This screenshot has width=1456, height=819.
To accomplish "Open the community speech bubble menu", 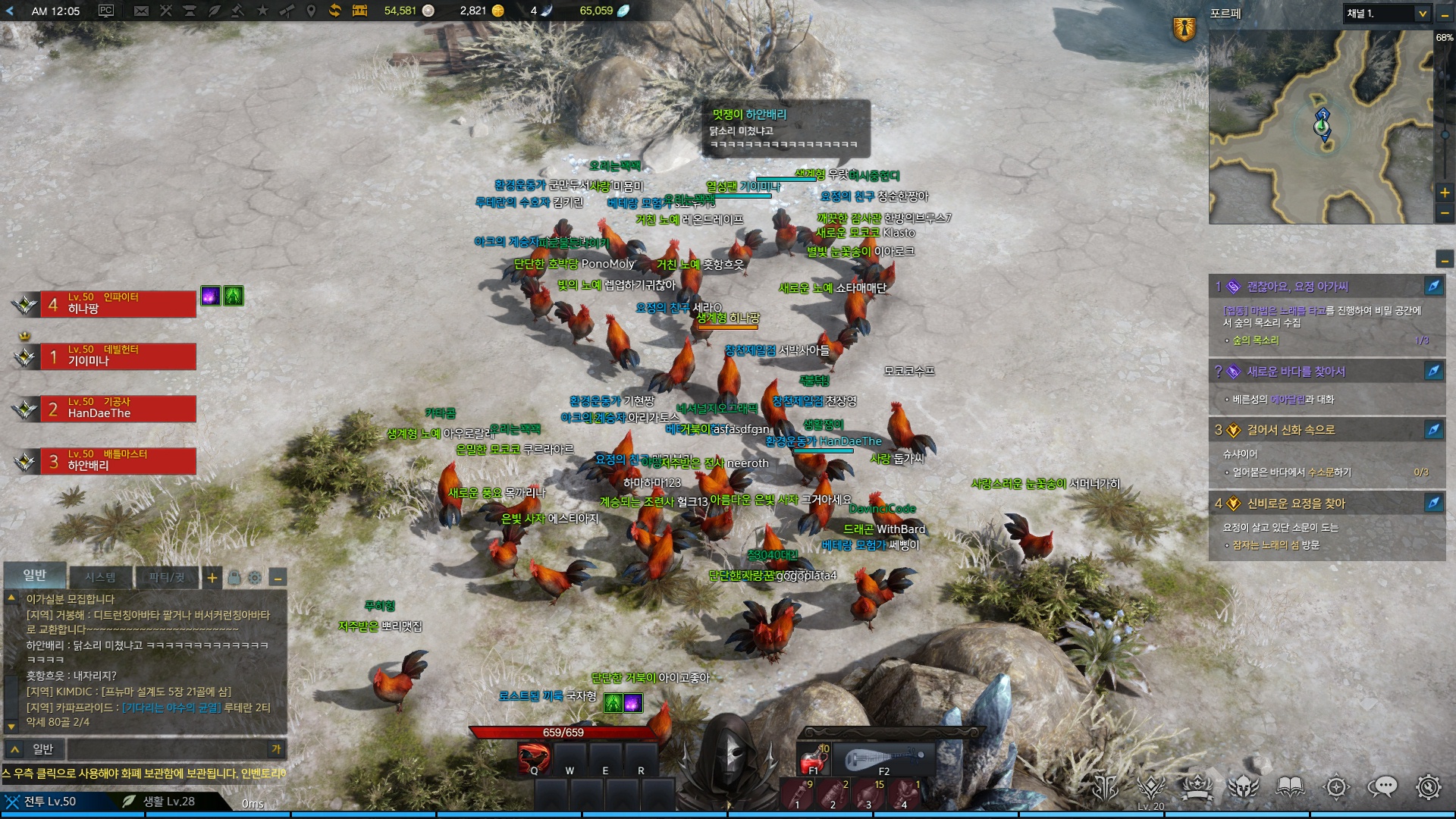I will pyautogui.click(x=1382, y=787).
